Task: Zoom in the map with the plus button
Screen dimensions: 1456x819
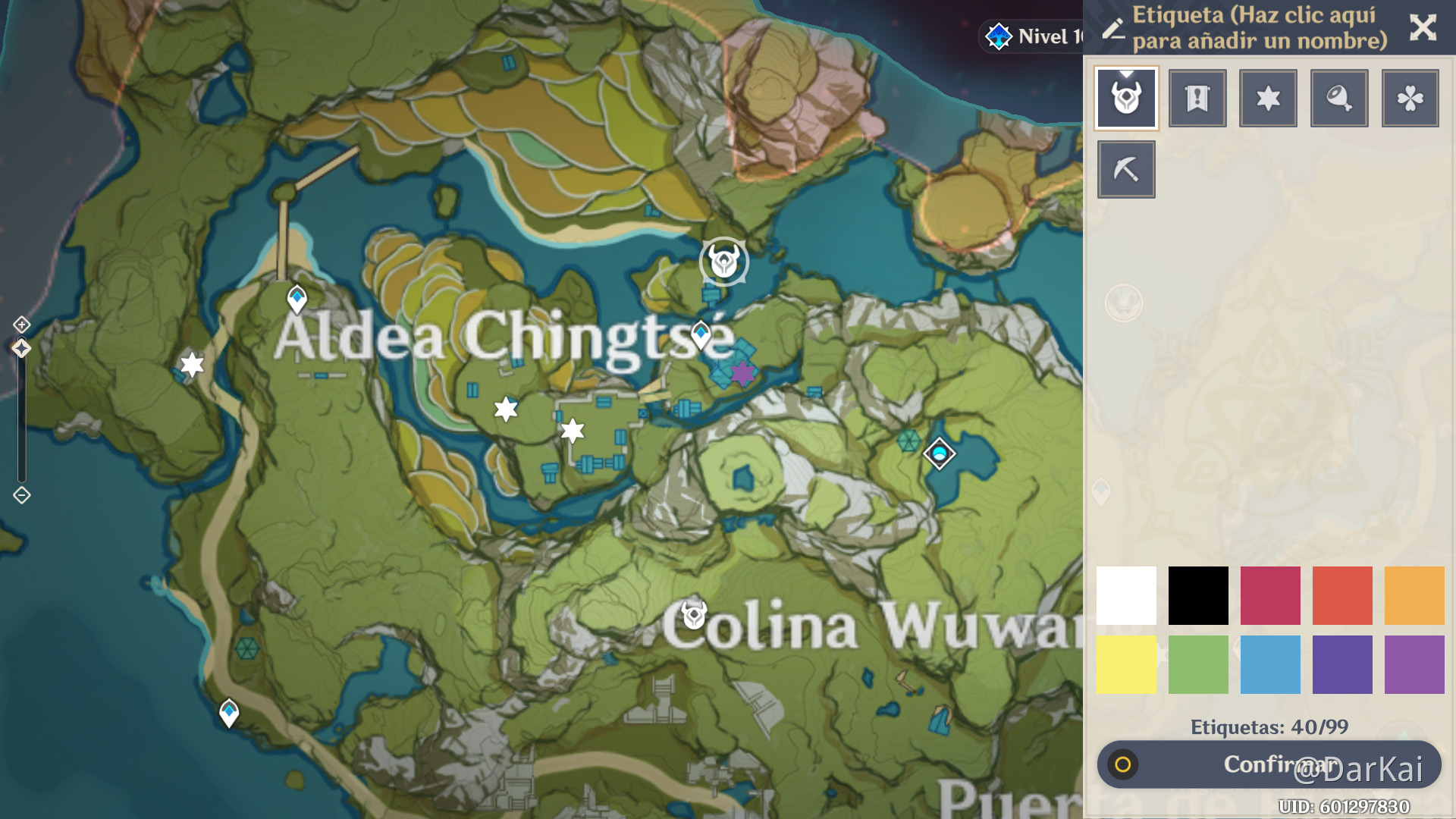Action: point(21,325)
